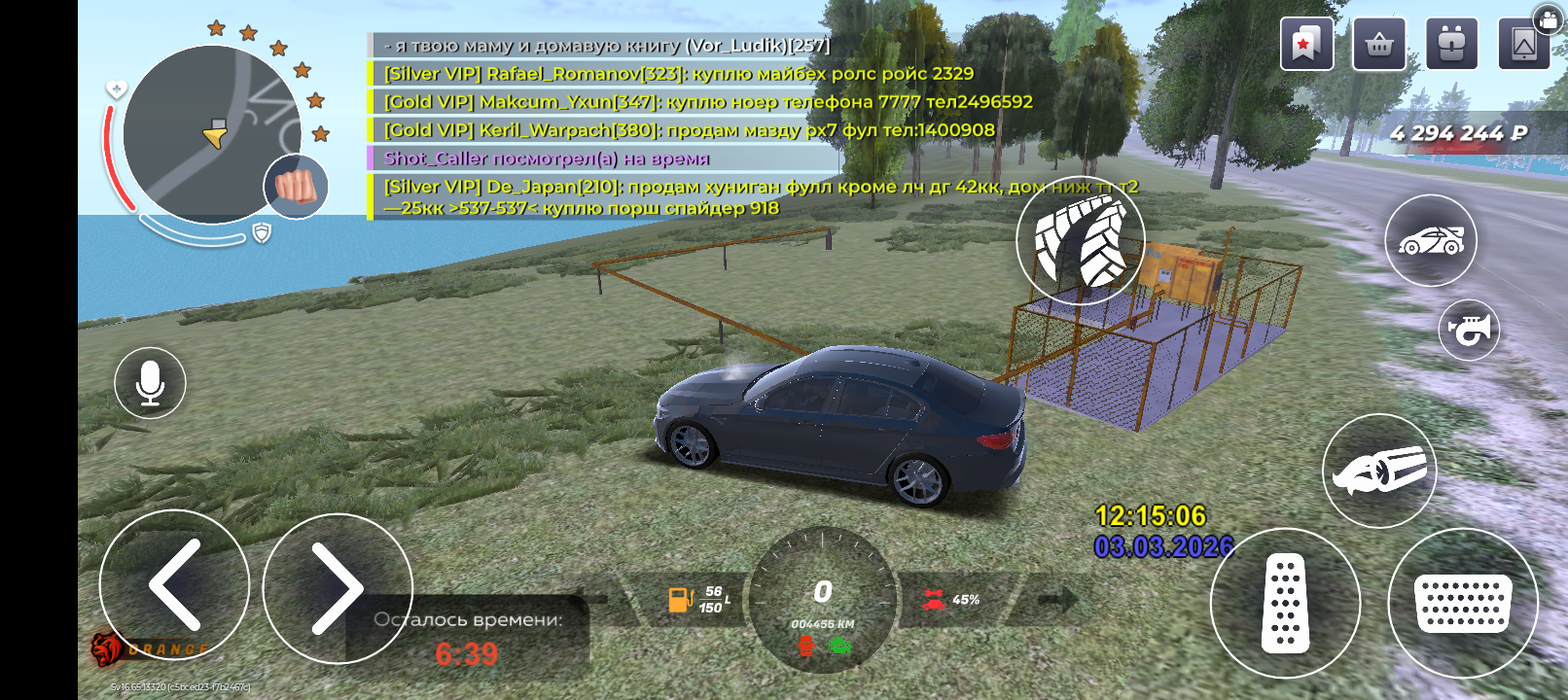Viewport: 1568px width, 700px height.
Task: Tap the fist weapon selector icon
Action: click(x=296, y=186)
